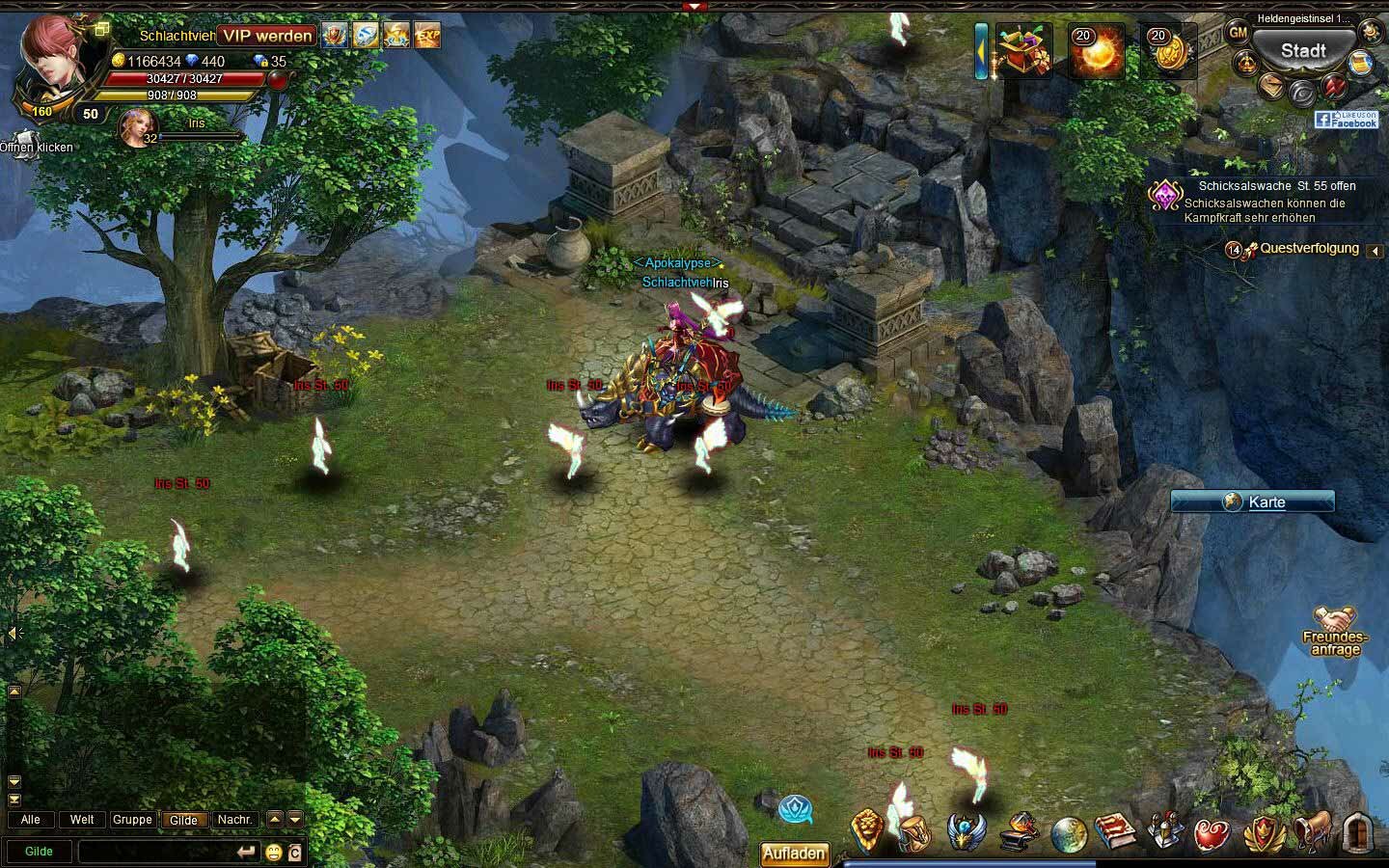
Task: Switch to the Welt chat tab
Action: (82, 820)
